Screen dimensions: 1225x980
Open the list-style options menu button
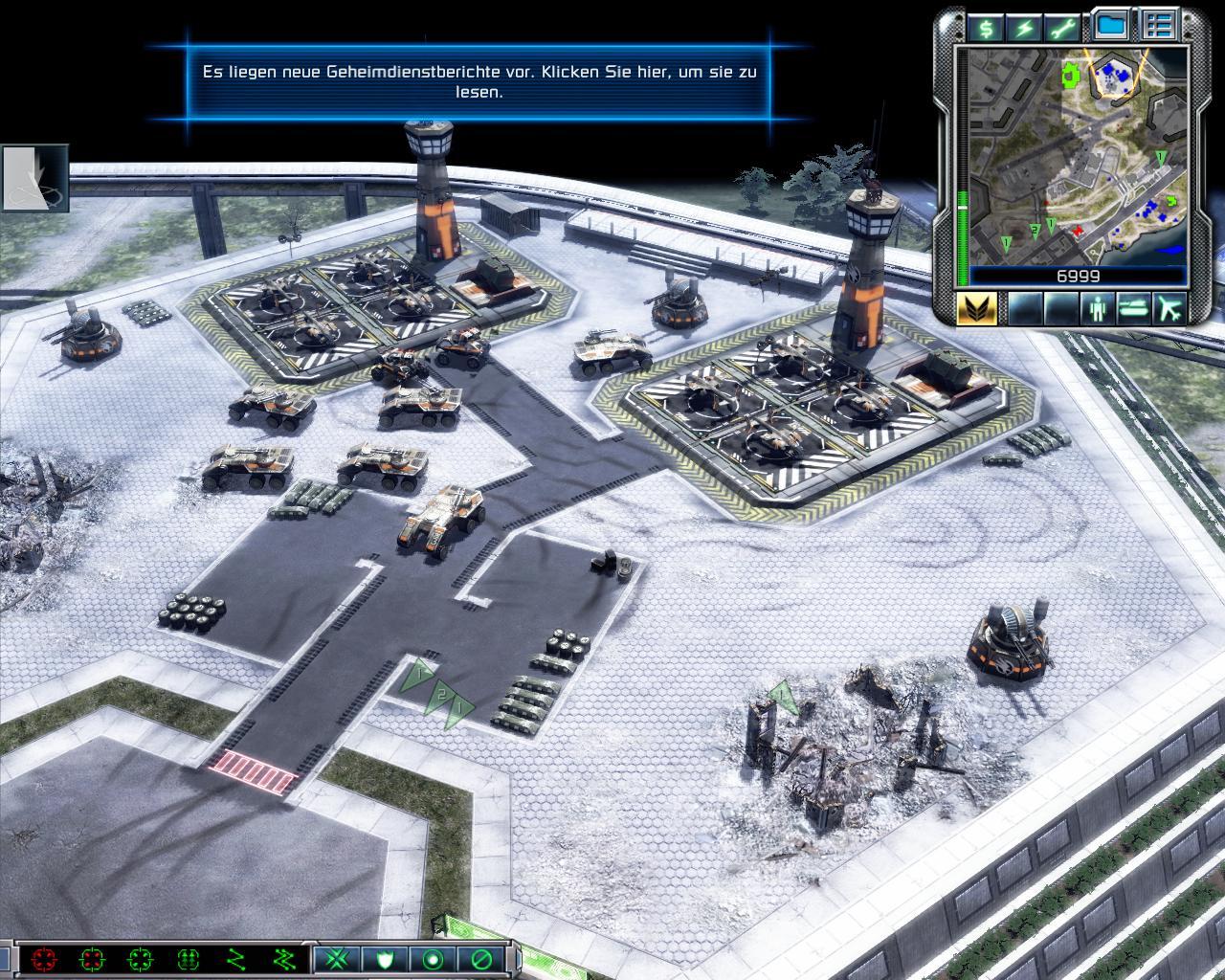(x=1160, y=26)
